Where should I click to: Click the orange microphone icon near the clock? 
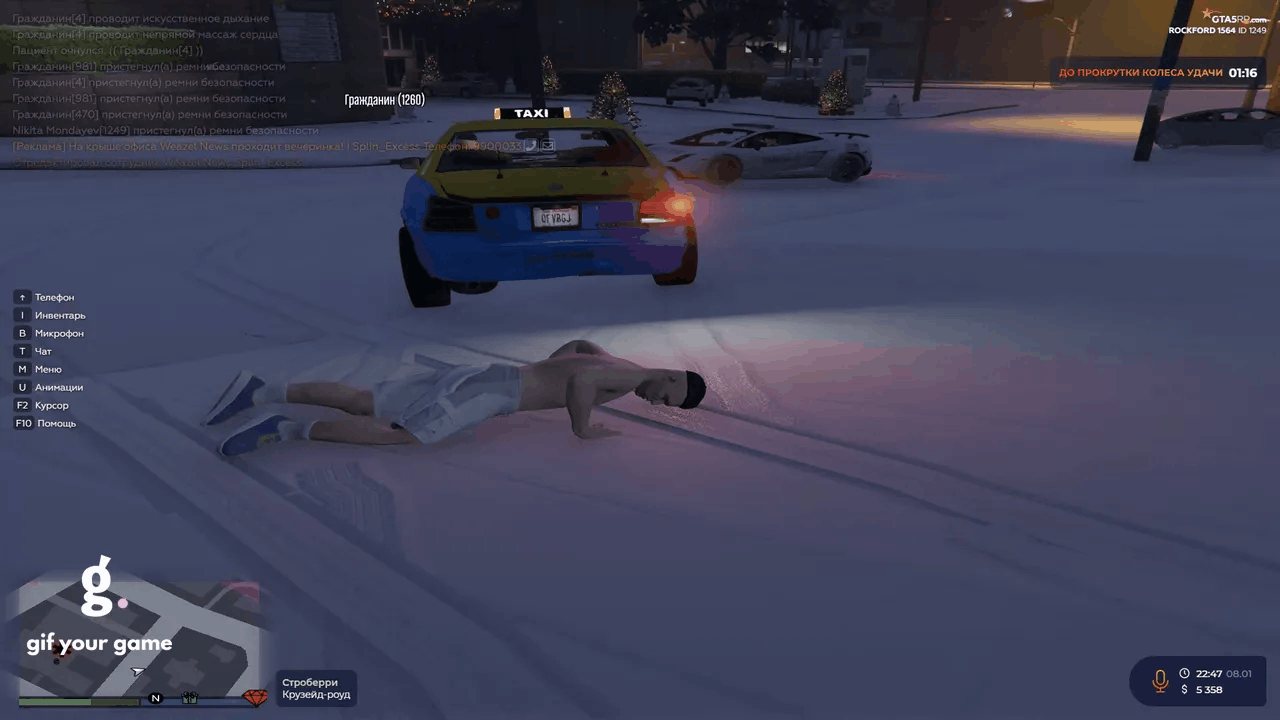tap(1160, 681)
